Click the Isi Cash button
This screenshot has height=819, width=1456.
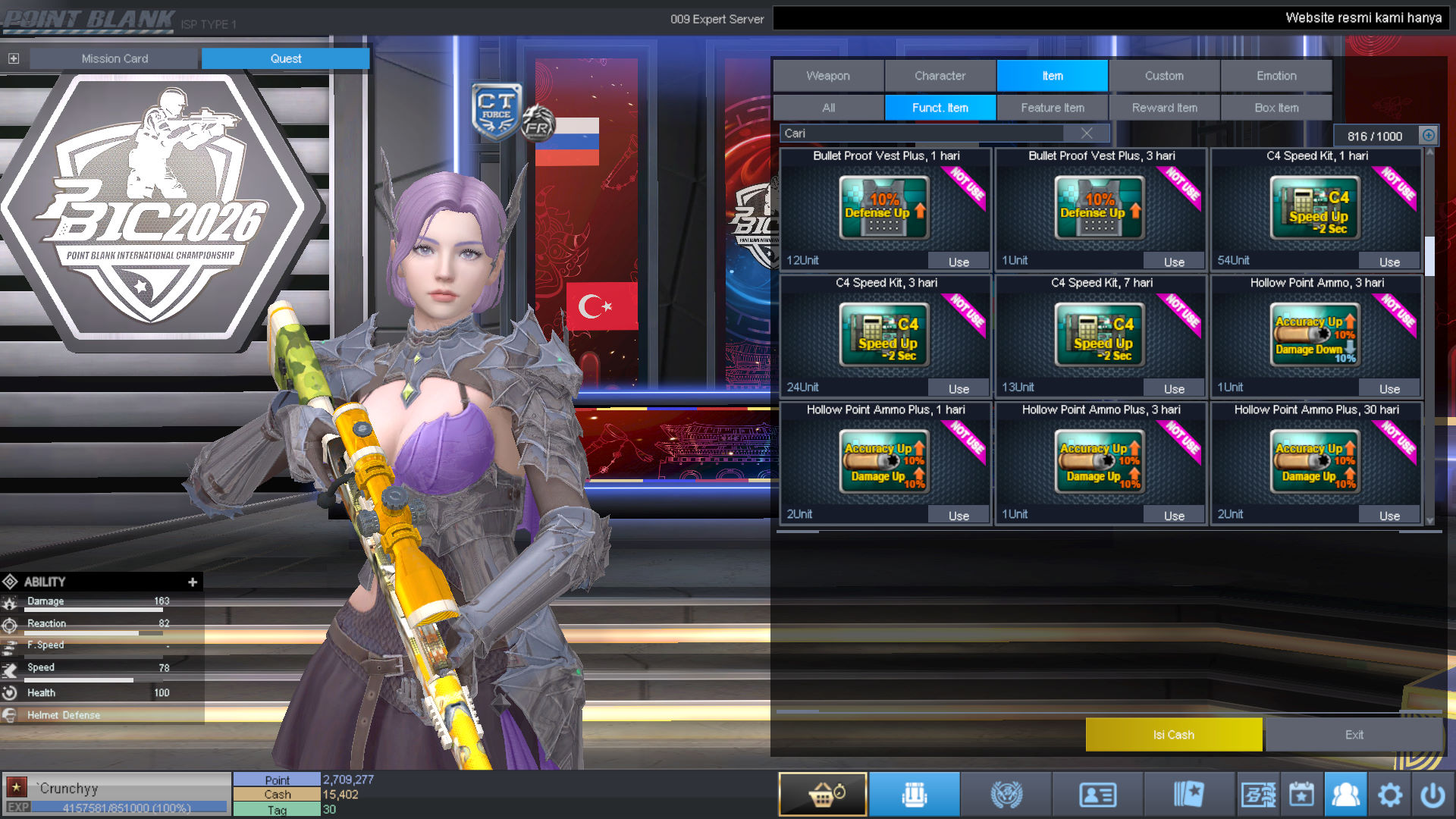(x=1173, y=735)
